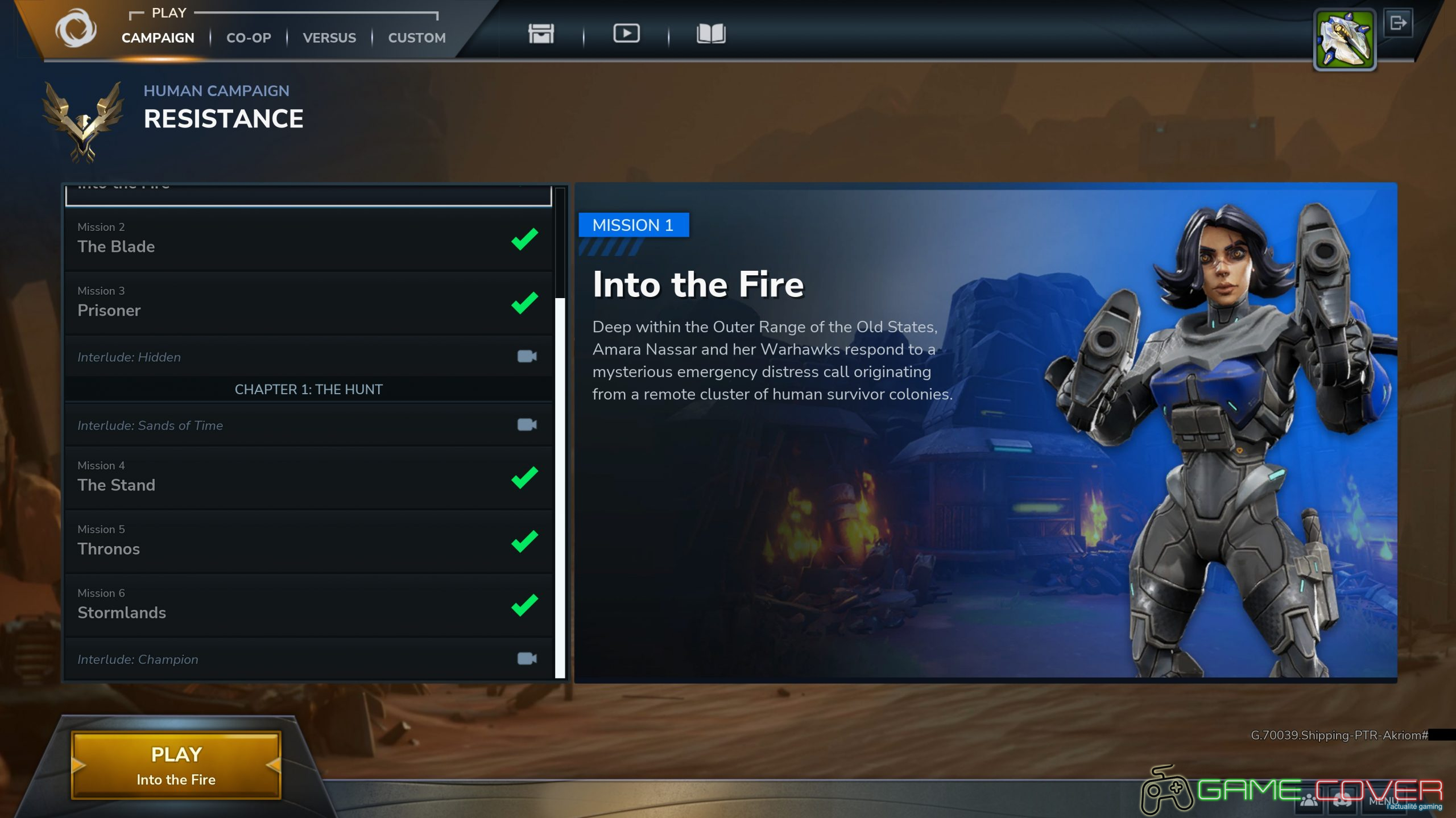This screenshot has width=1456, height=818.
Task: Open the Co-Op tab
Action: pyautogui.click(x=249, y=38)
